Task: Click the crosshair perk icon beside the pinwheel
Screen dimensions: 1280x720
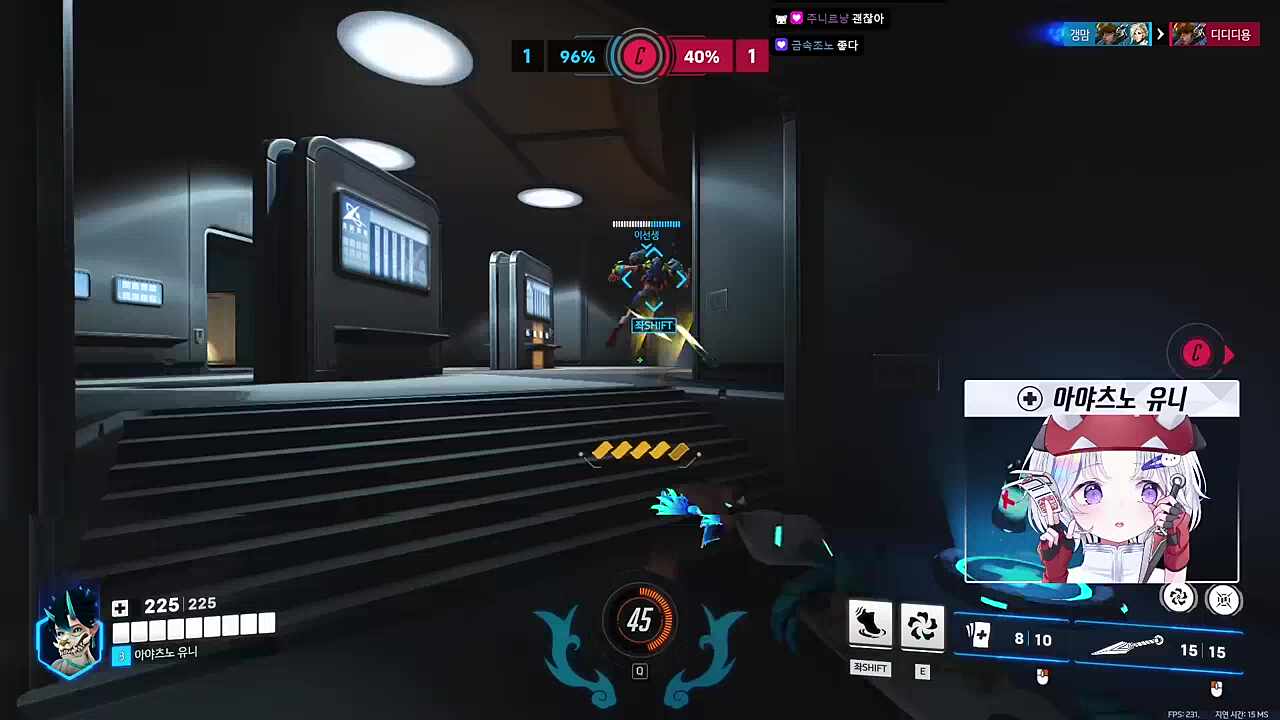Action: coord(1223,599)
